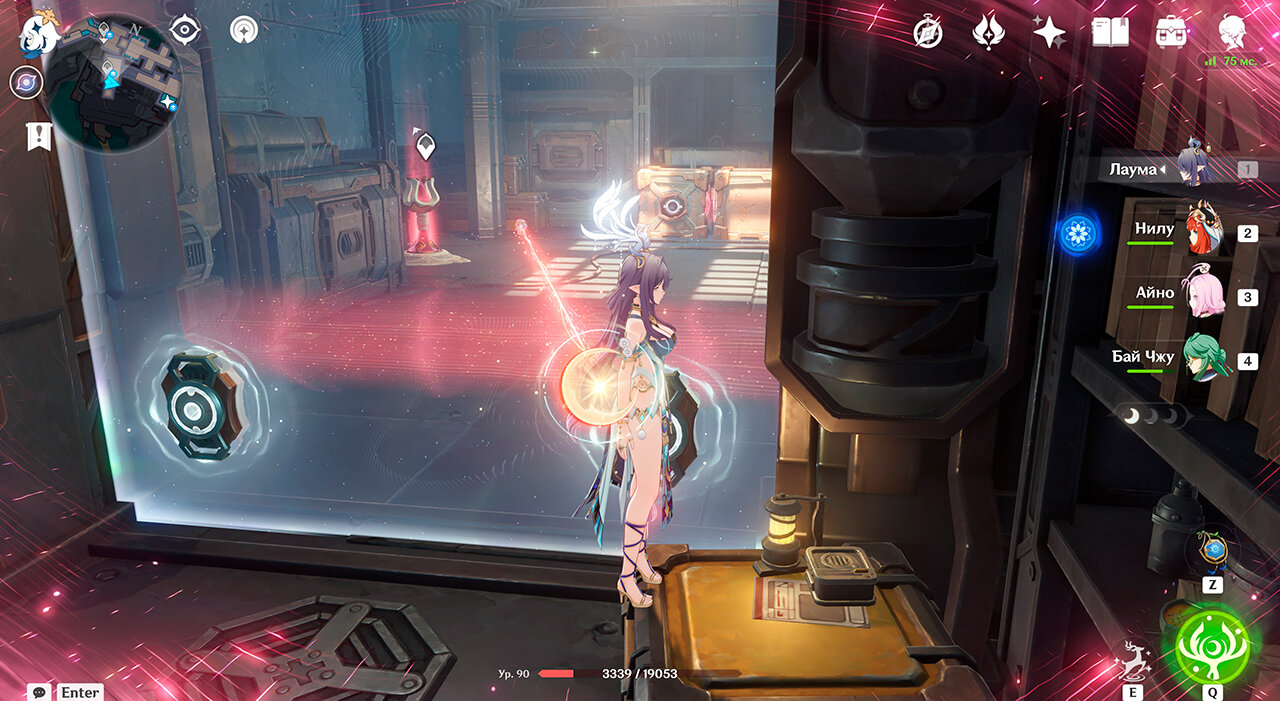Open the winged emblem icon in the top bar

pyautogui.click(x=988, y=33)
